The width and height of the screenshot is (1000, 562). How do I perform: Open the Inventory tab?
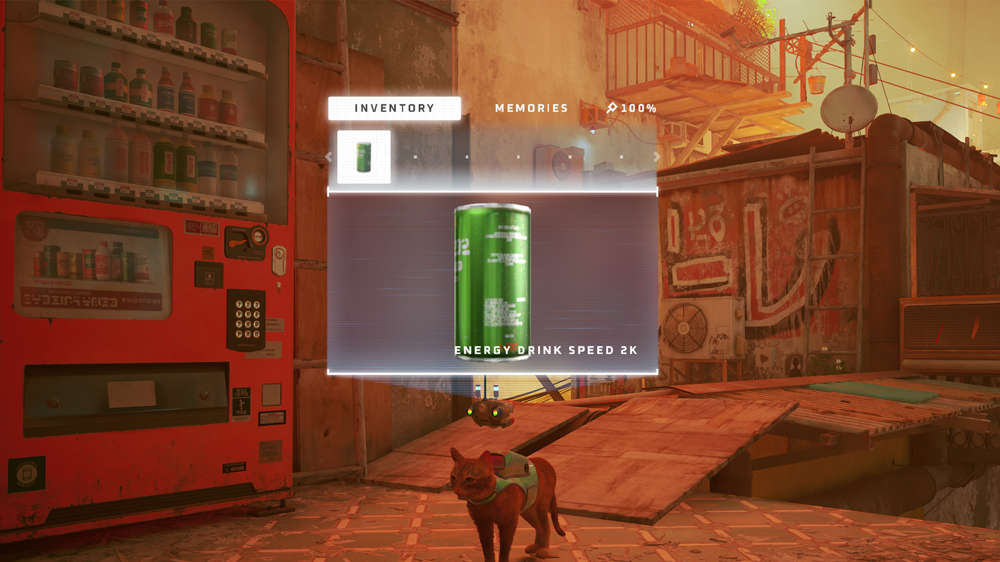[x=394, y=108]
